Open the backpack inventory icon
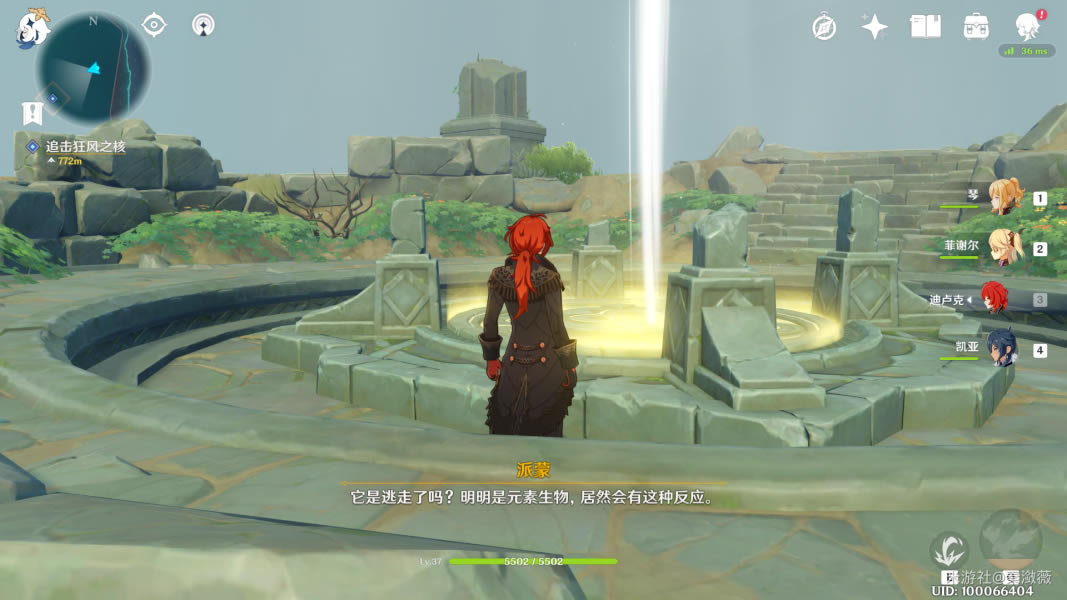1067x600 pixels. pos(976,27)
